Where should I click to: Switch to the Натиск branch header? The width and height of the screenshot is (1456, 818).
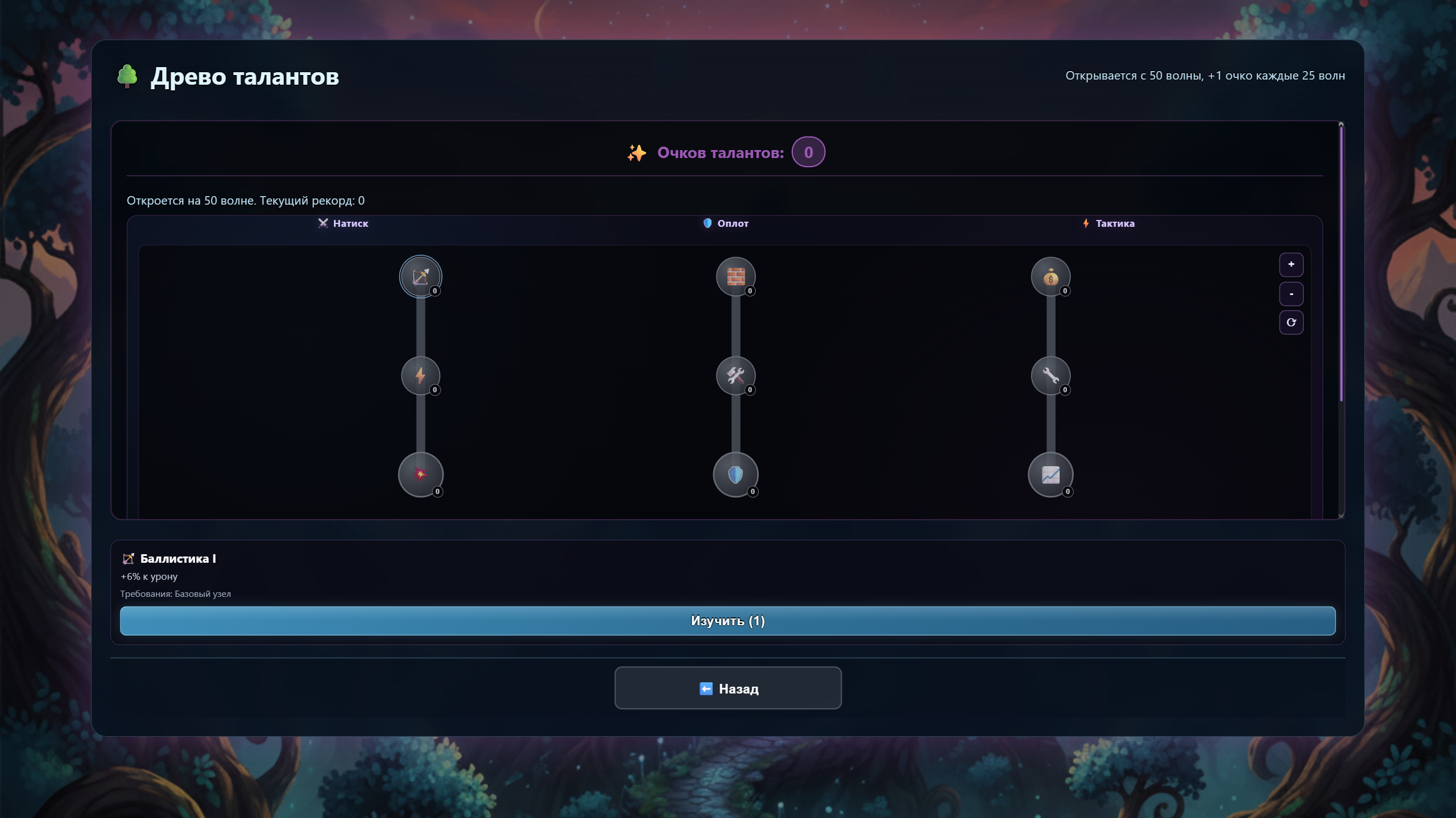(x=343, y=223)
